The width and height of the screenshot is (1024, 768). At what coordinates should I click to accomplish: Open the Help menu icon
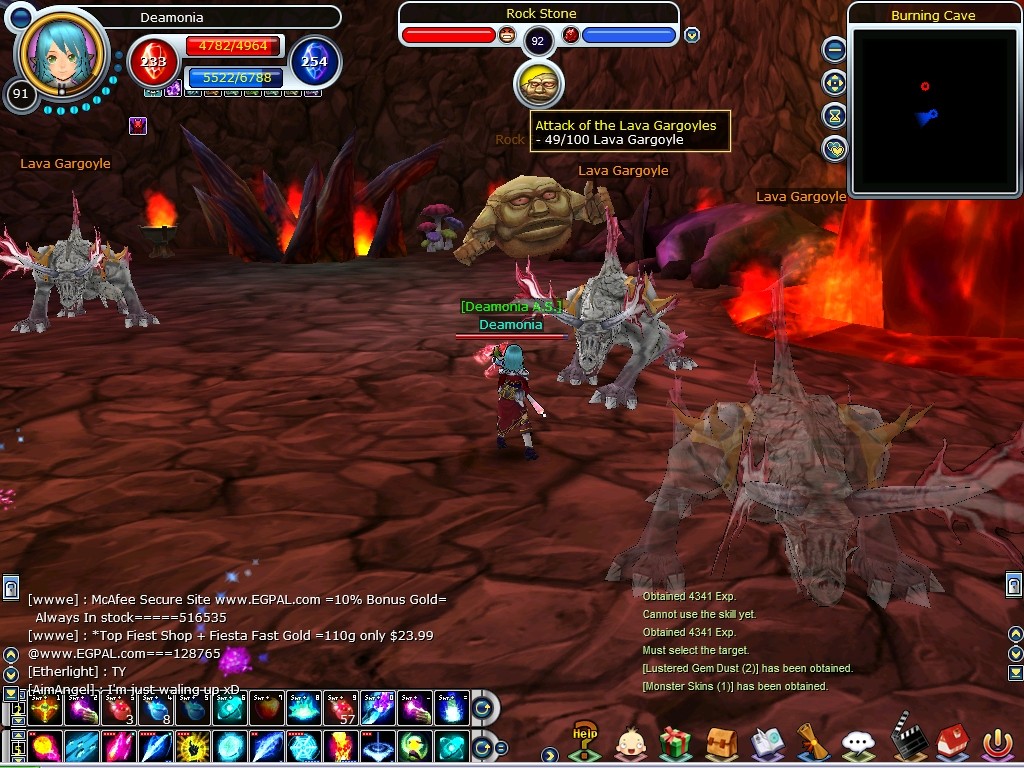click(x=584, y=741)
